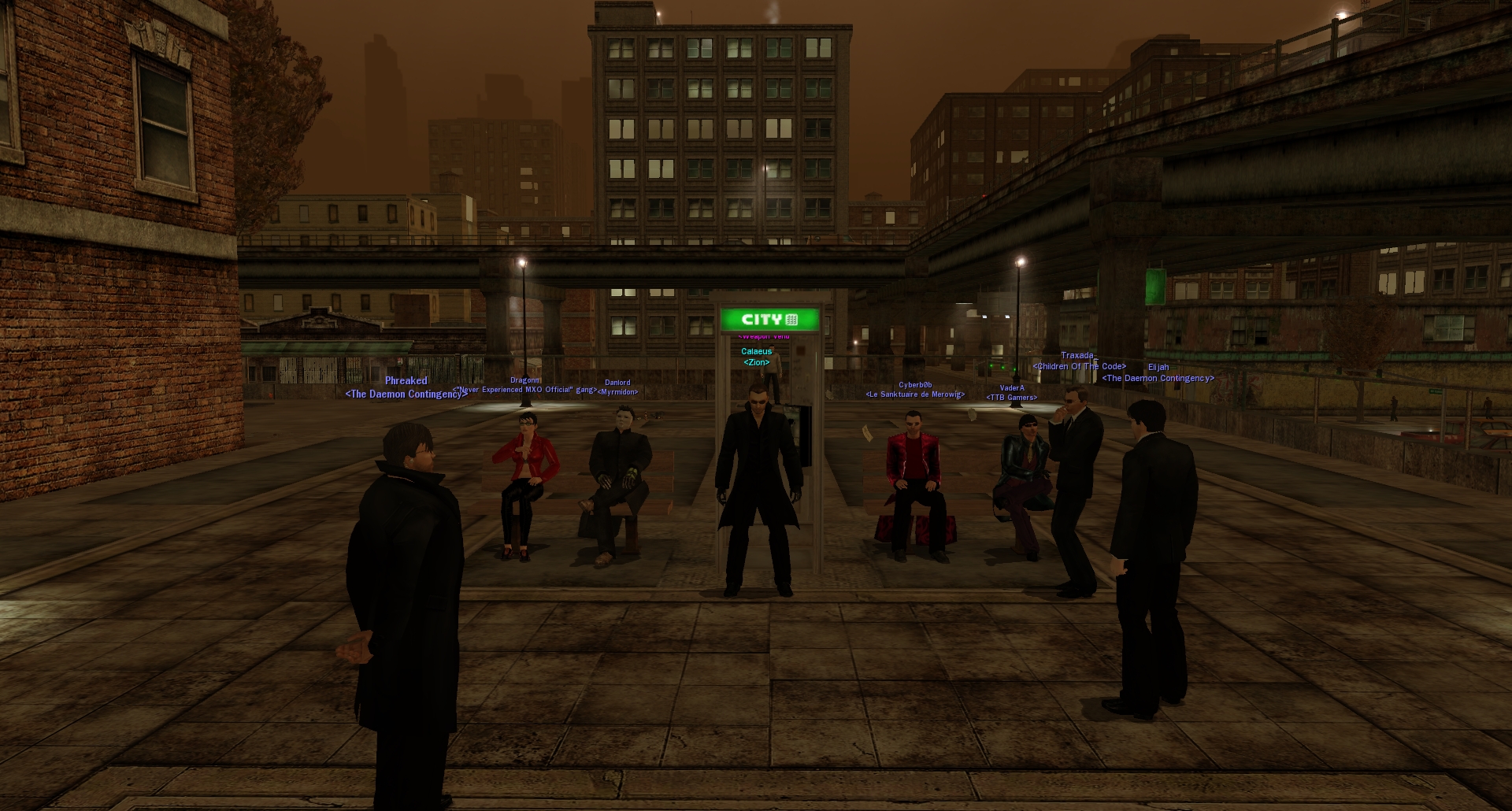Click Dragonn's name label
1512x811 pixels.
tap(524, 380)
